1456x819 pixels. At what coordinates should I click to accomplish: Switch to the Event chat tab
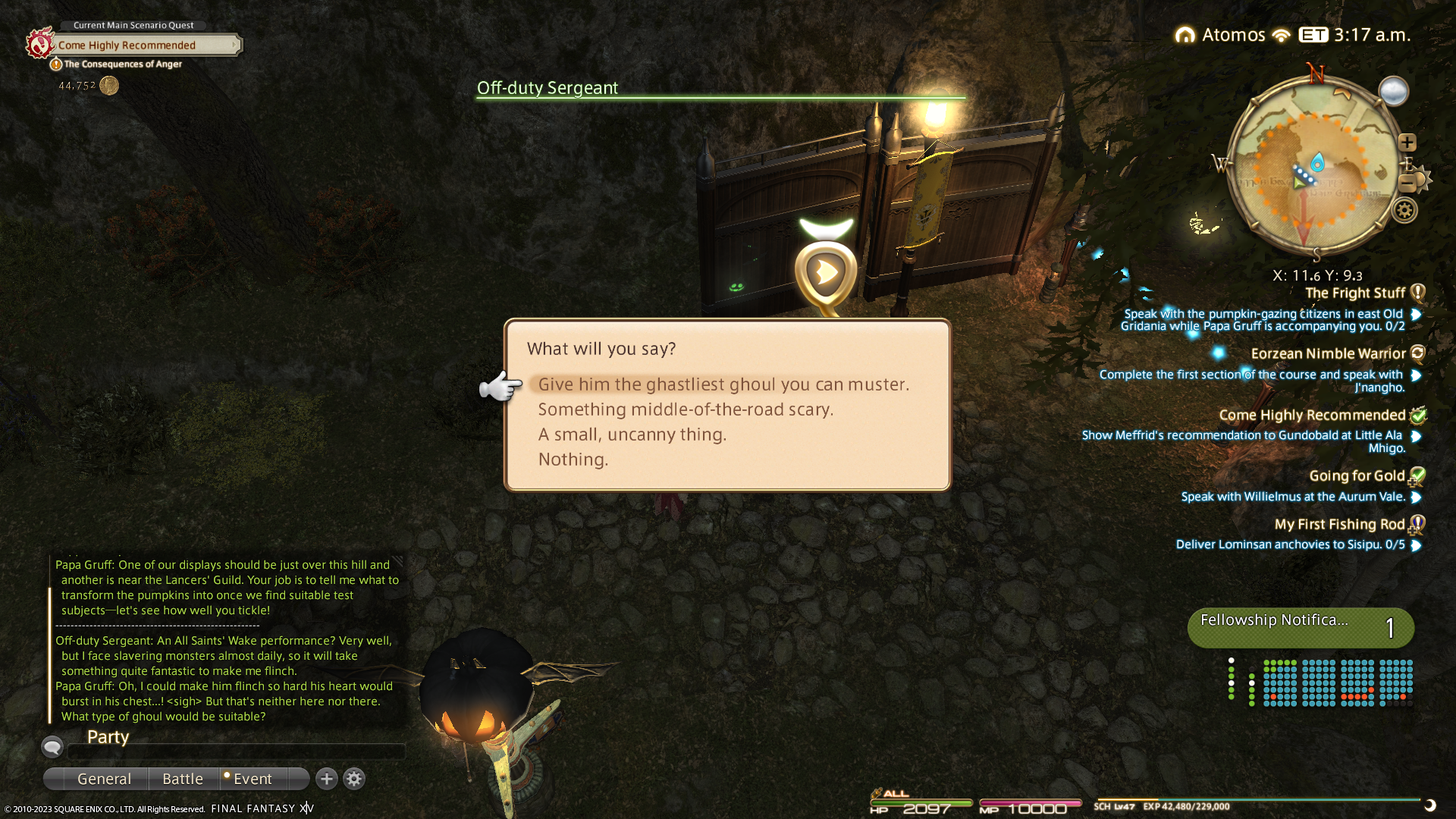pyautogui.click(x=252, y=779)
